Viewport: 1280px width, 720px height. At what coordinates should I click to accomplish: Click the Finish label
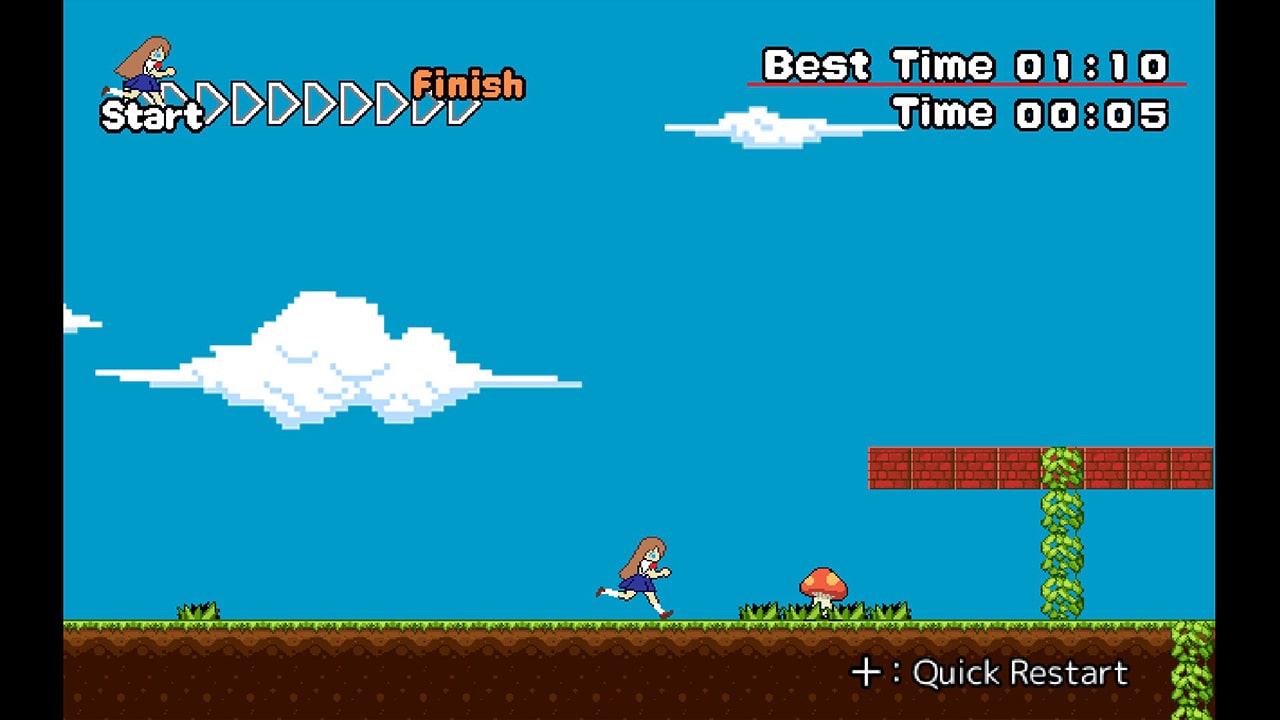468,83
